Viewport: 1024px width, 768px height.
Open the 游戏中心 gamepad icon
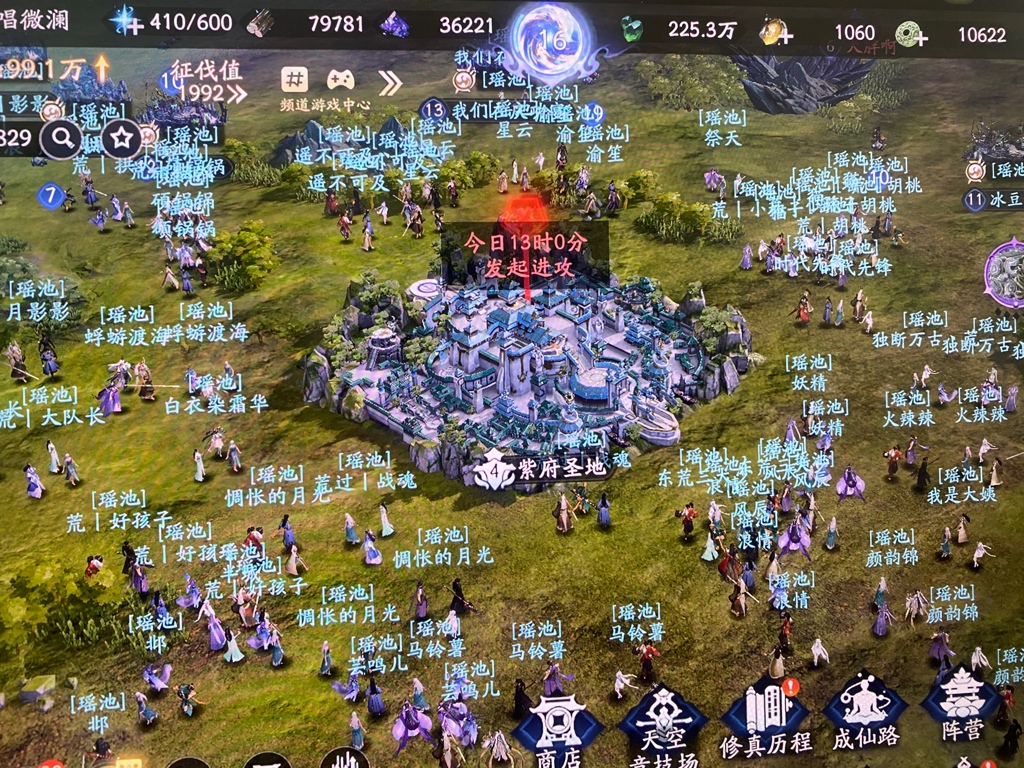click(340, 80)
